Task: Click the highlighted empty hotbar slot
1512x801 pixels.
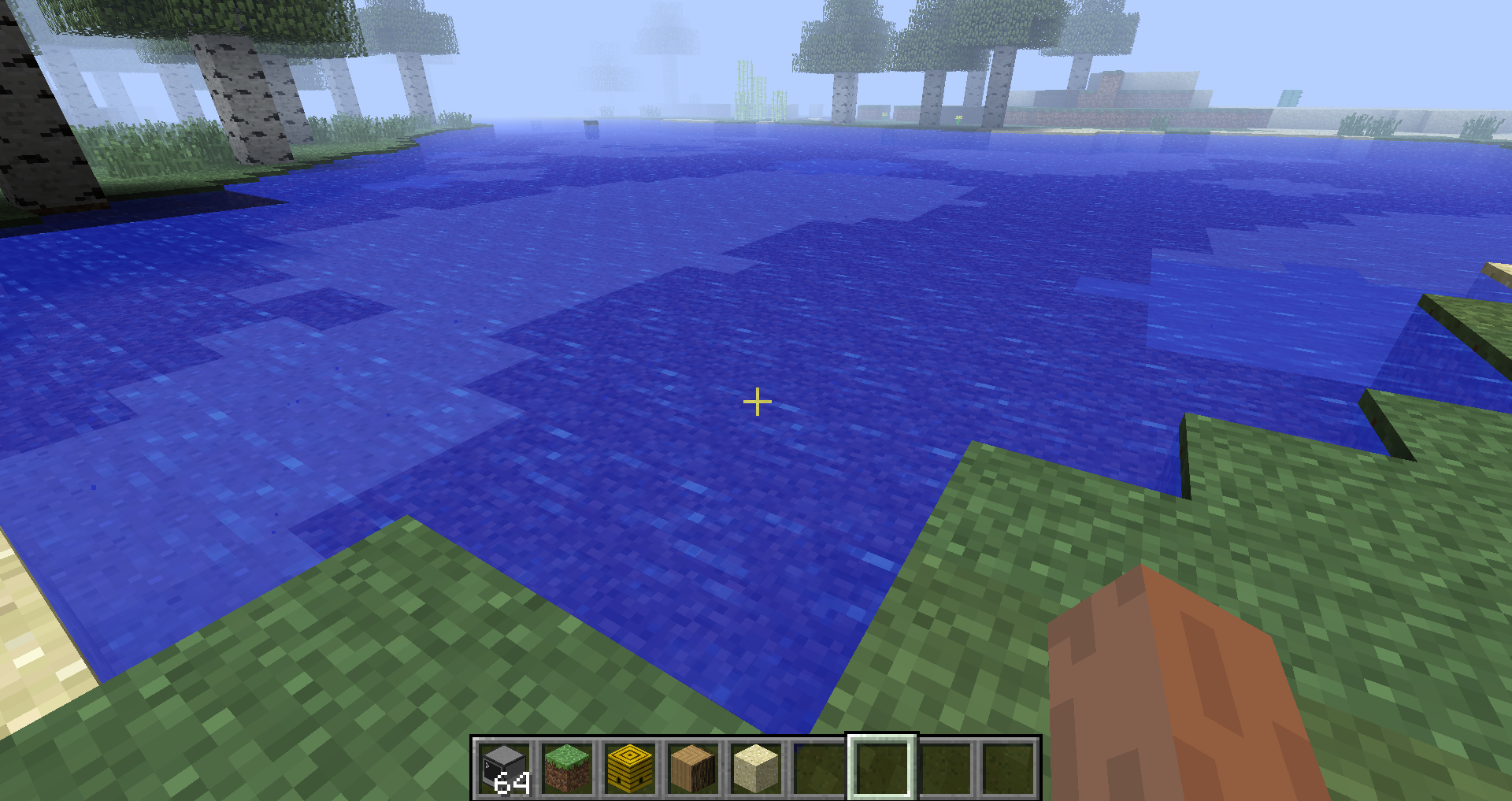Action: coord(882,768)
